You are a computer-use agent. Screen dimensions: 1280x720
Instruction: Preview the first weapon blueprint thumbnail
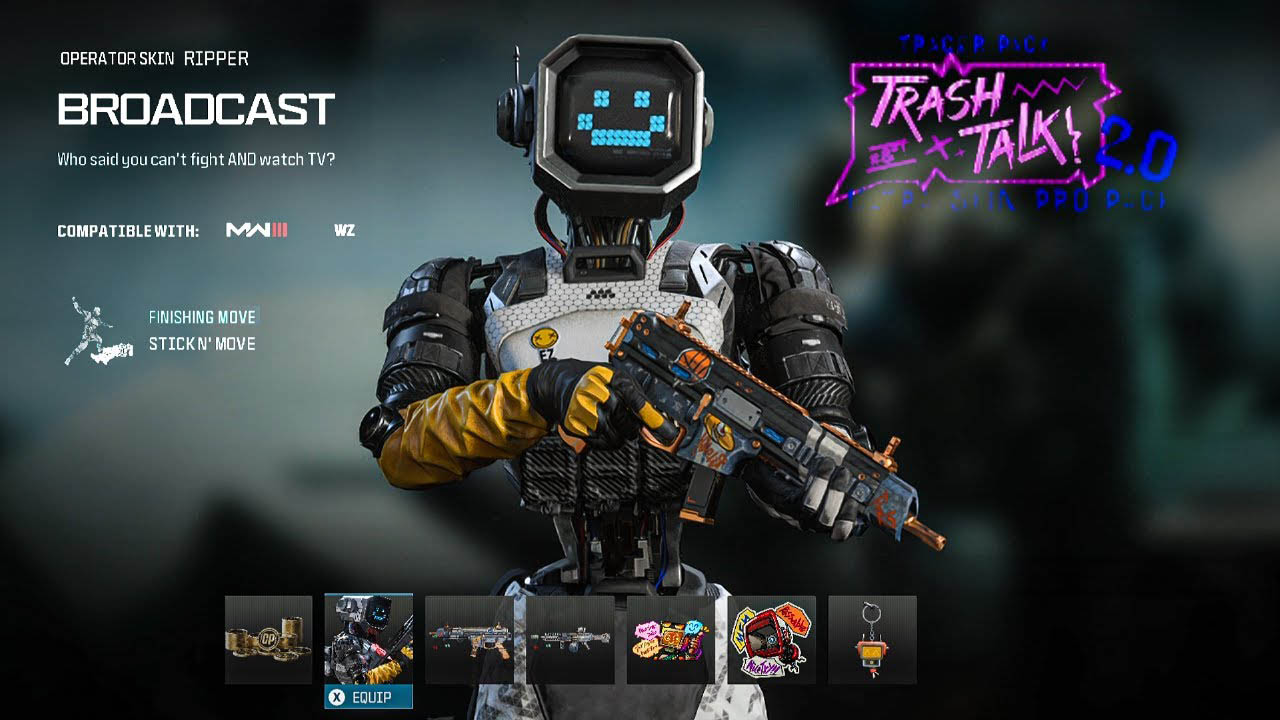(468, 639)
